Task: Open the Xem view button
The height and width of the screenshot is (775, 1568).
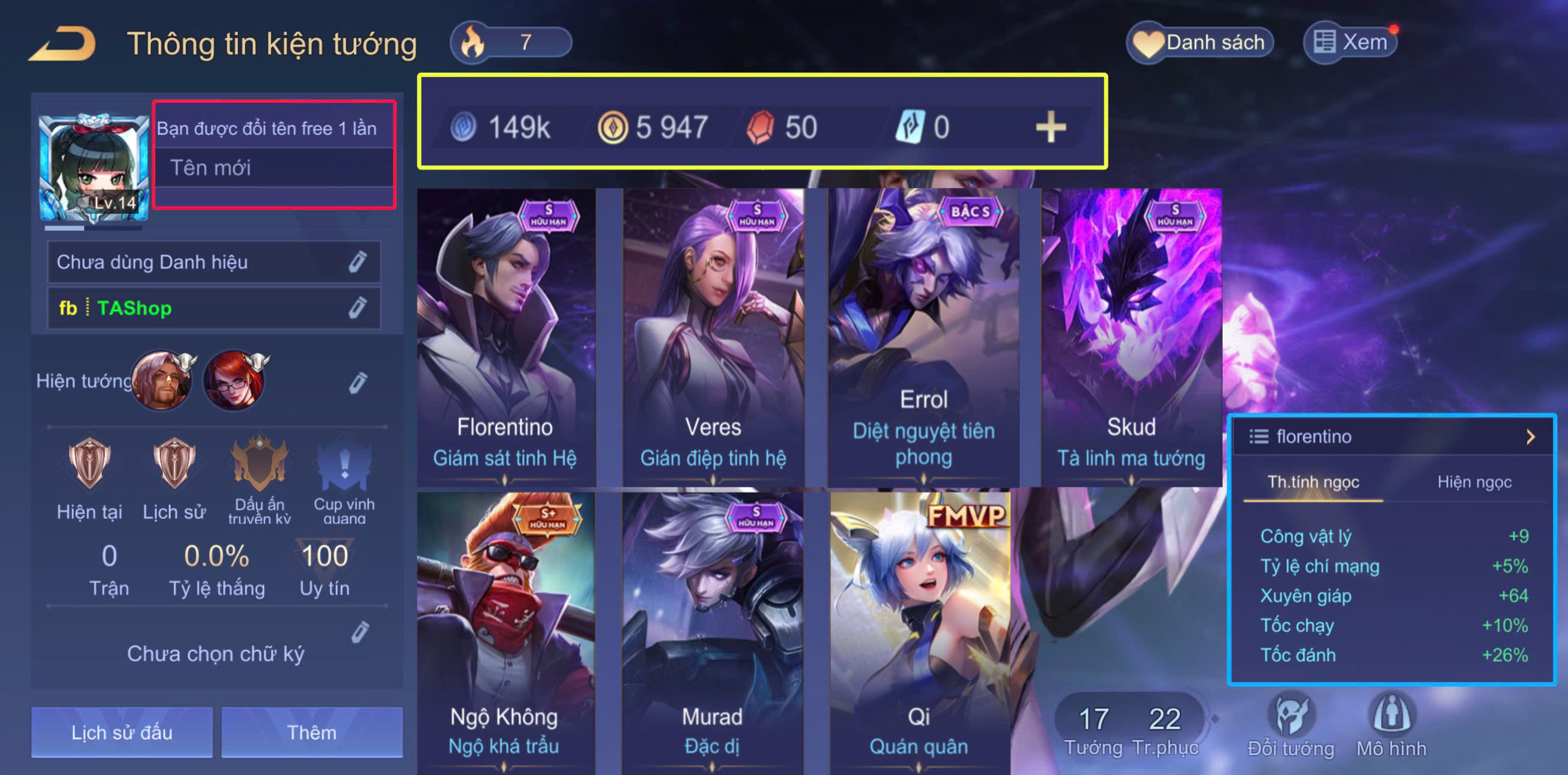Action: [x=1350, y=43]
